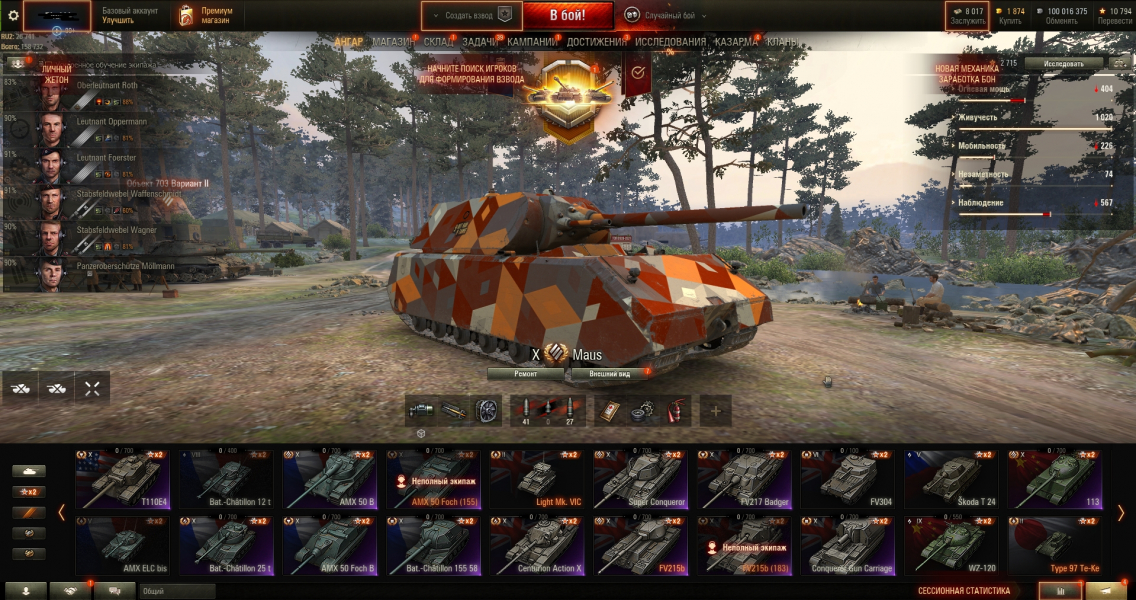This screenshot has width=1136, height=600.
Task: Open the 'Случайный бой' battle mode dropdown
Action: [x=665, y=15]
